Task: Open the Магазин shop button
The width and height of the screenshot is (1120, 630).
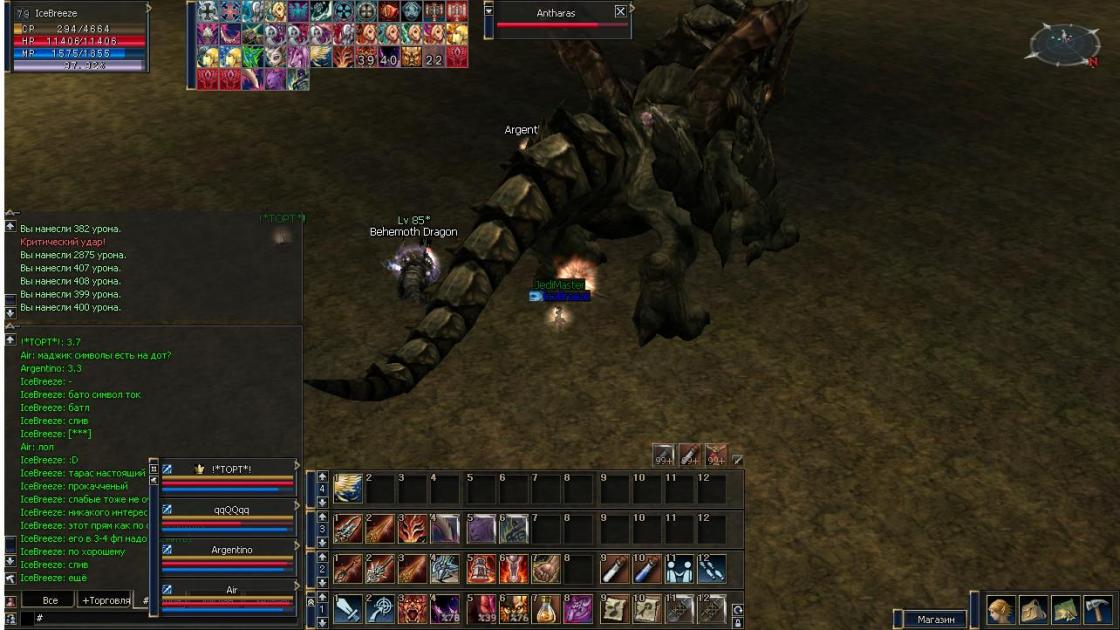Action: (x=935, y=619)
